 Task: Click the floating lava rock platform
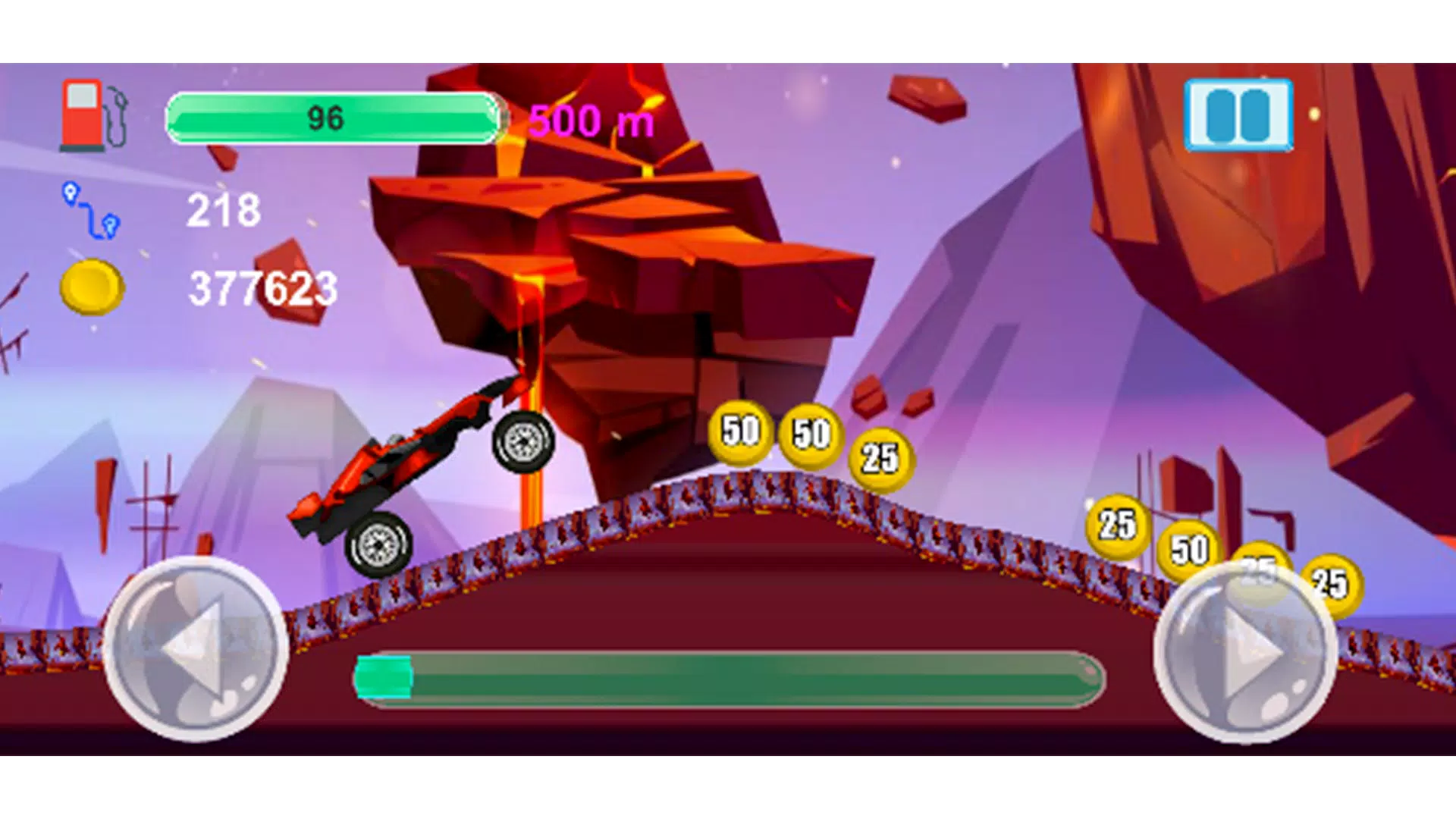(x=622, y=250)
